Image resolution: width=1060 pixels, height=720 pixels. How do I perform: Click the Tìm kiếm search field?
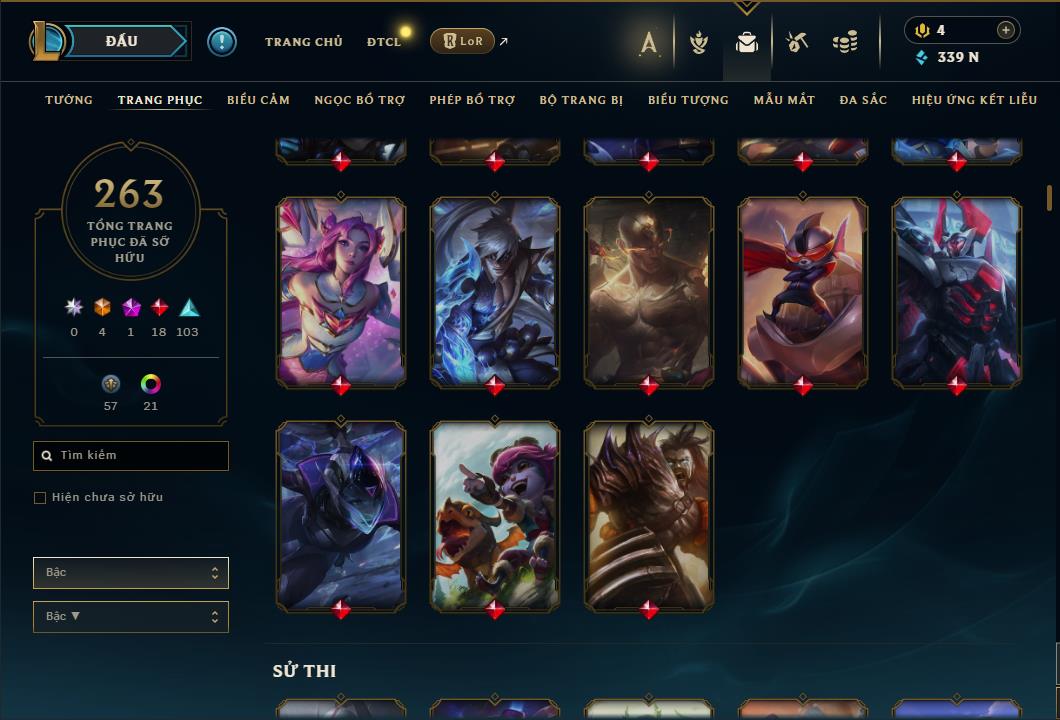131,456
